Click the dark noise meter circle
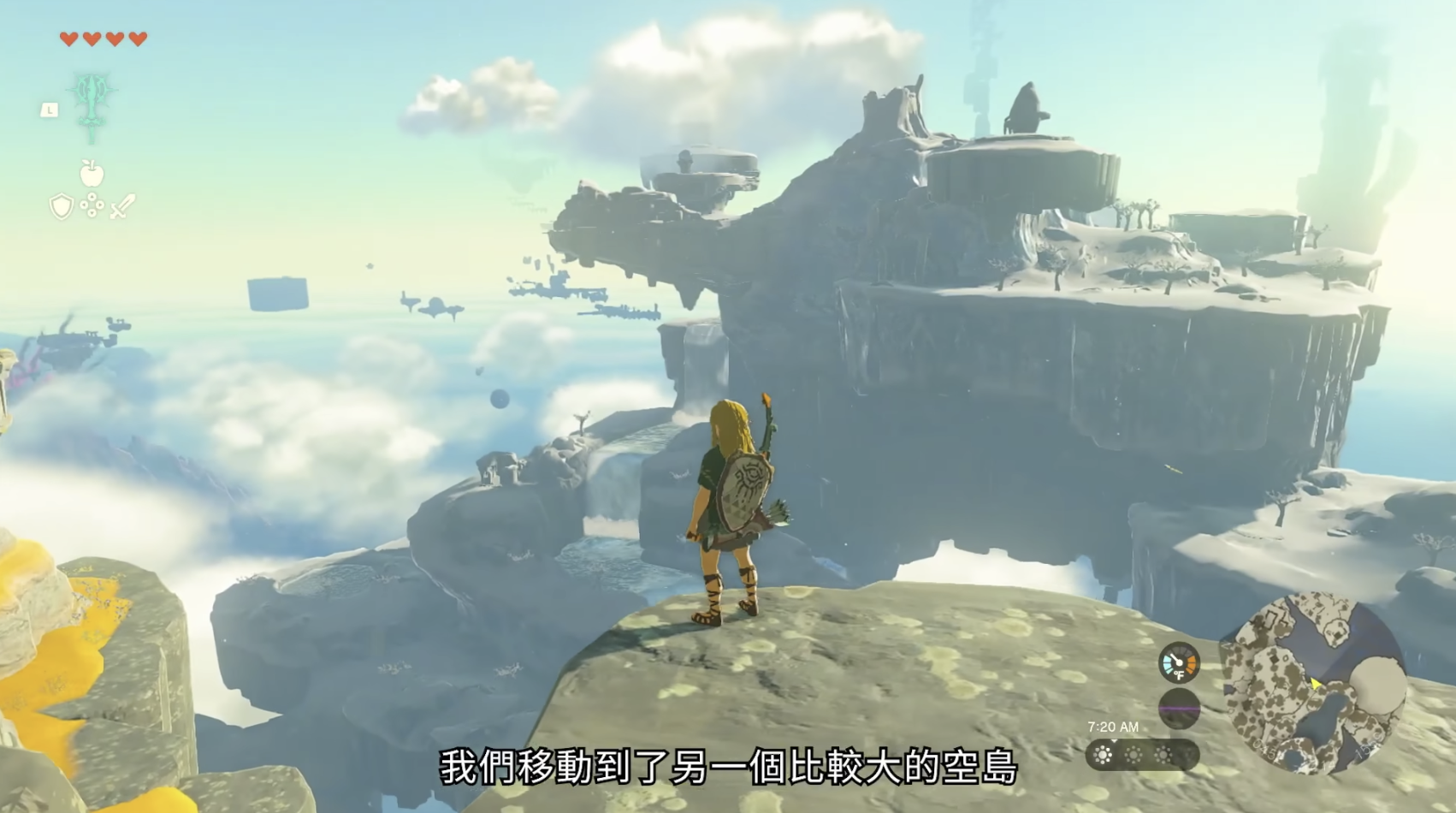This screenshot has width=1456, height=813. click(x=1179, y=709)
